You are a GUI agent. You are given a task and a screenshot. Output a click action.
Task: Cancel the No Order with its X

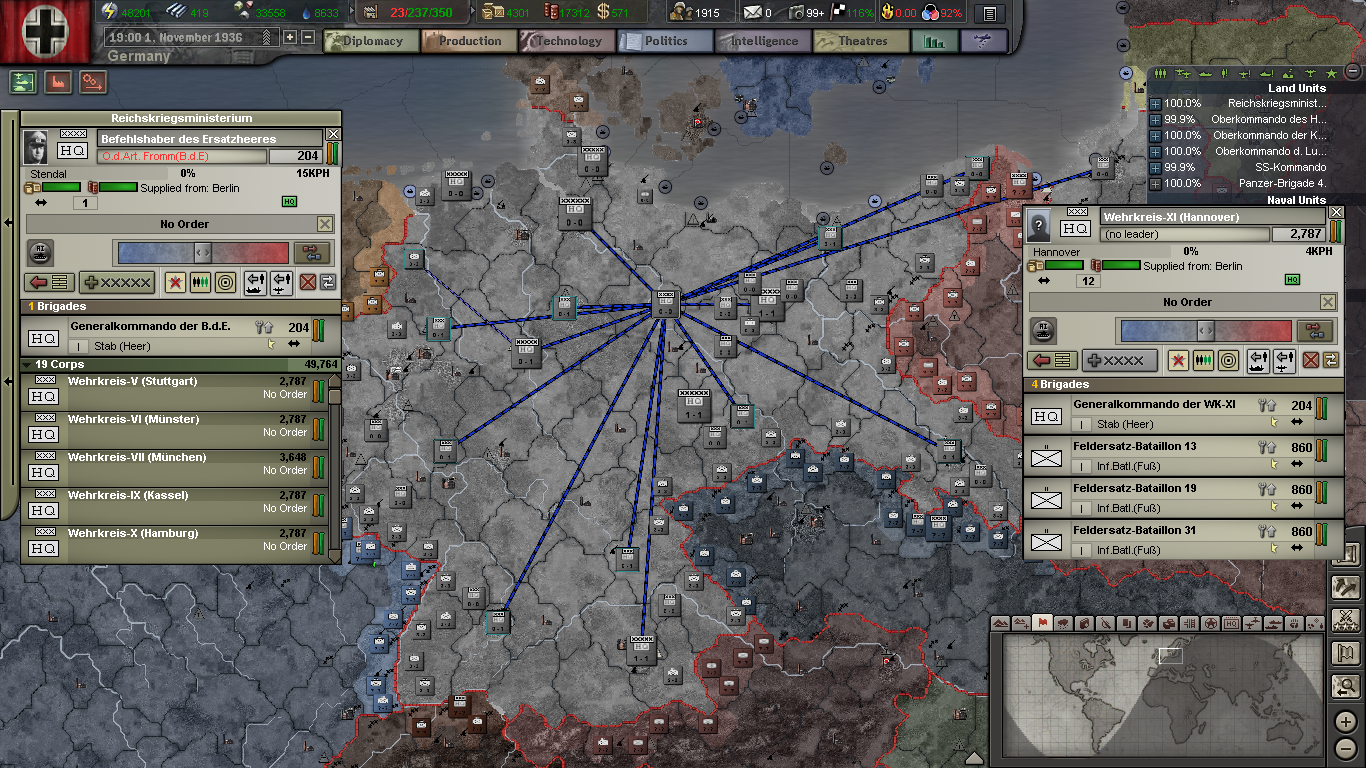point(325,224)
